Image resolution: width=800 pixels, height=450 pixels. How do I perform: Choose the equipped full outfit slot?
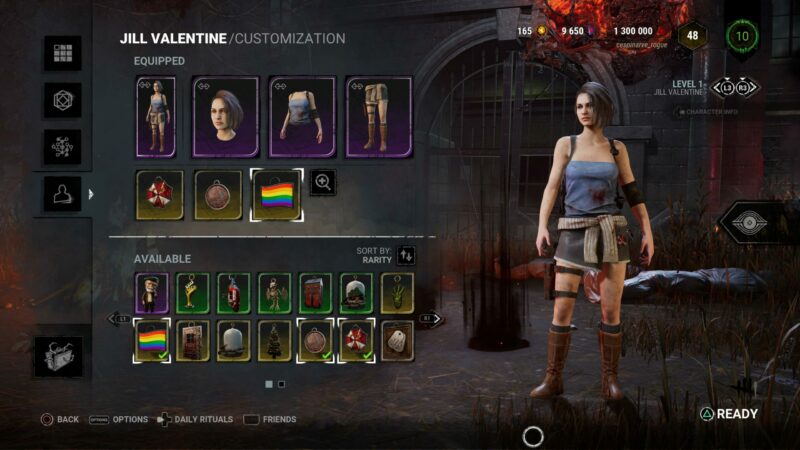pos(155,116)
